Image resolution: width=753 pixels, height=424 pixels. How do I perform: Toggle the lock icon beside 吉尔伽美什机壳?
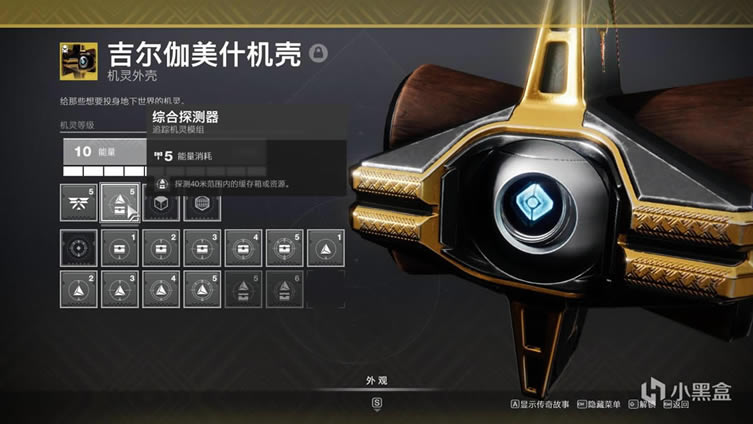[318, 54]
